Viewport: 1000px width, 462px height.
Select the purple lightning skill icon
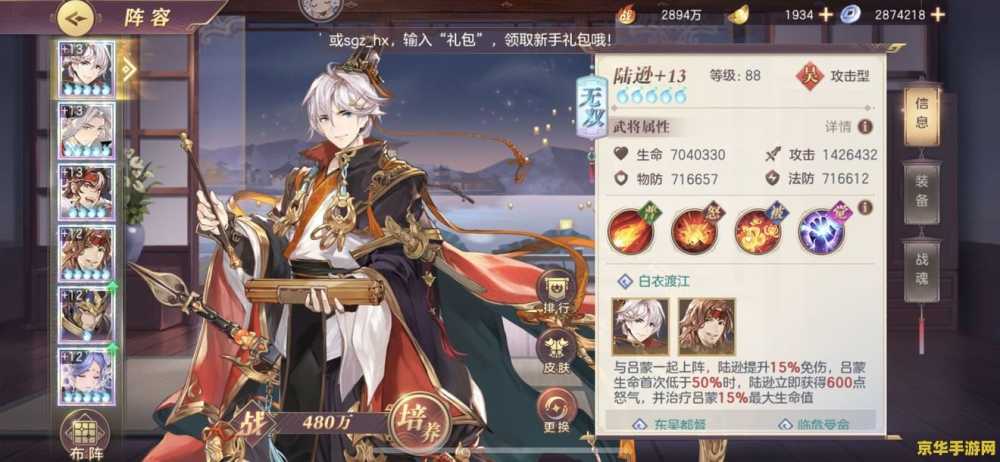pyautogui.click(x=821, y=229)
